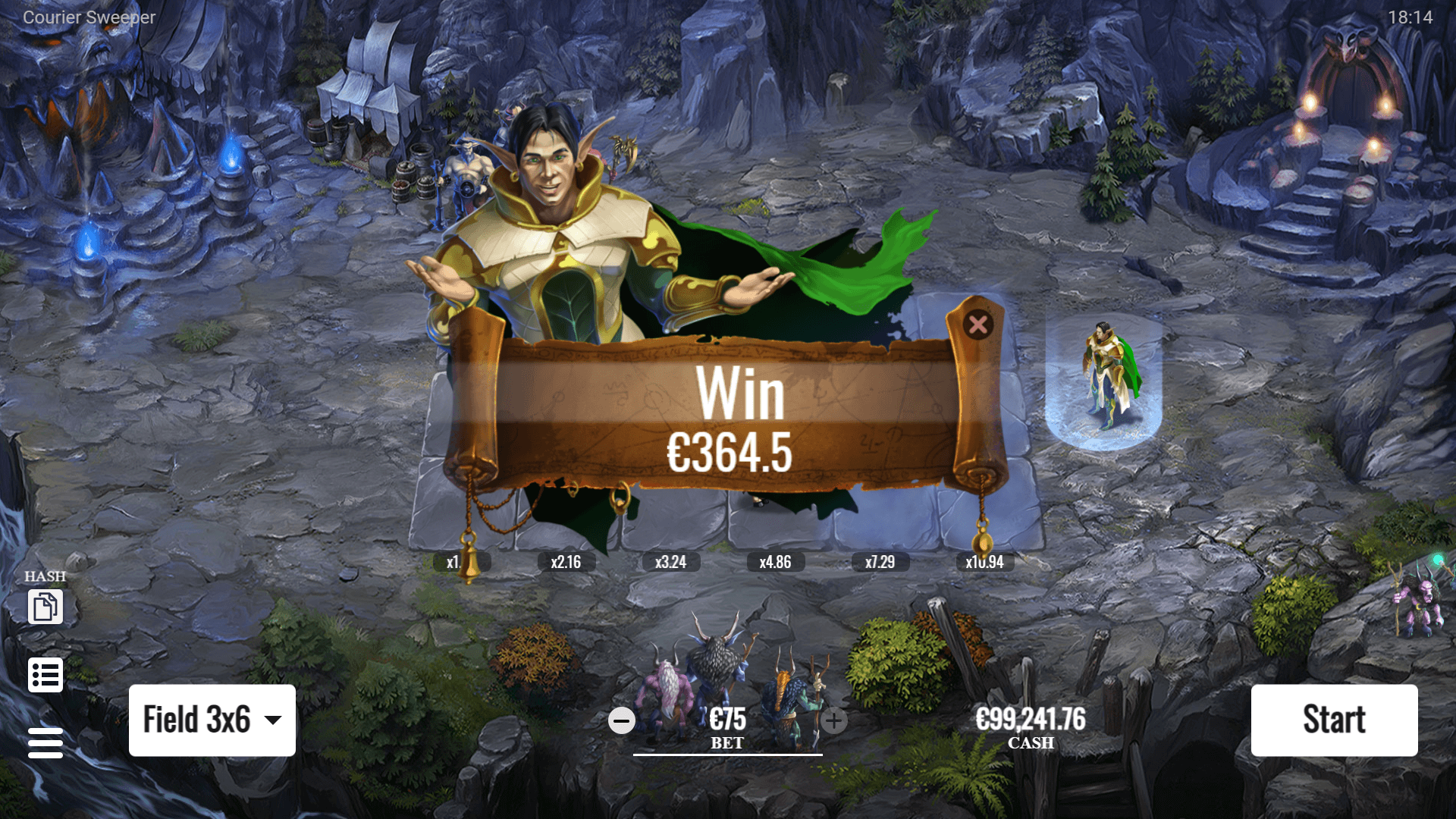Start a new round
The width and height of the screenshot is (1456, 819).
(1334, 720)
